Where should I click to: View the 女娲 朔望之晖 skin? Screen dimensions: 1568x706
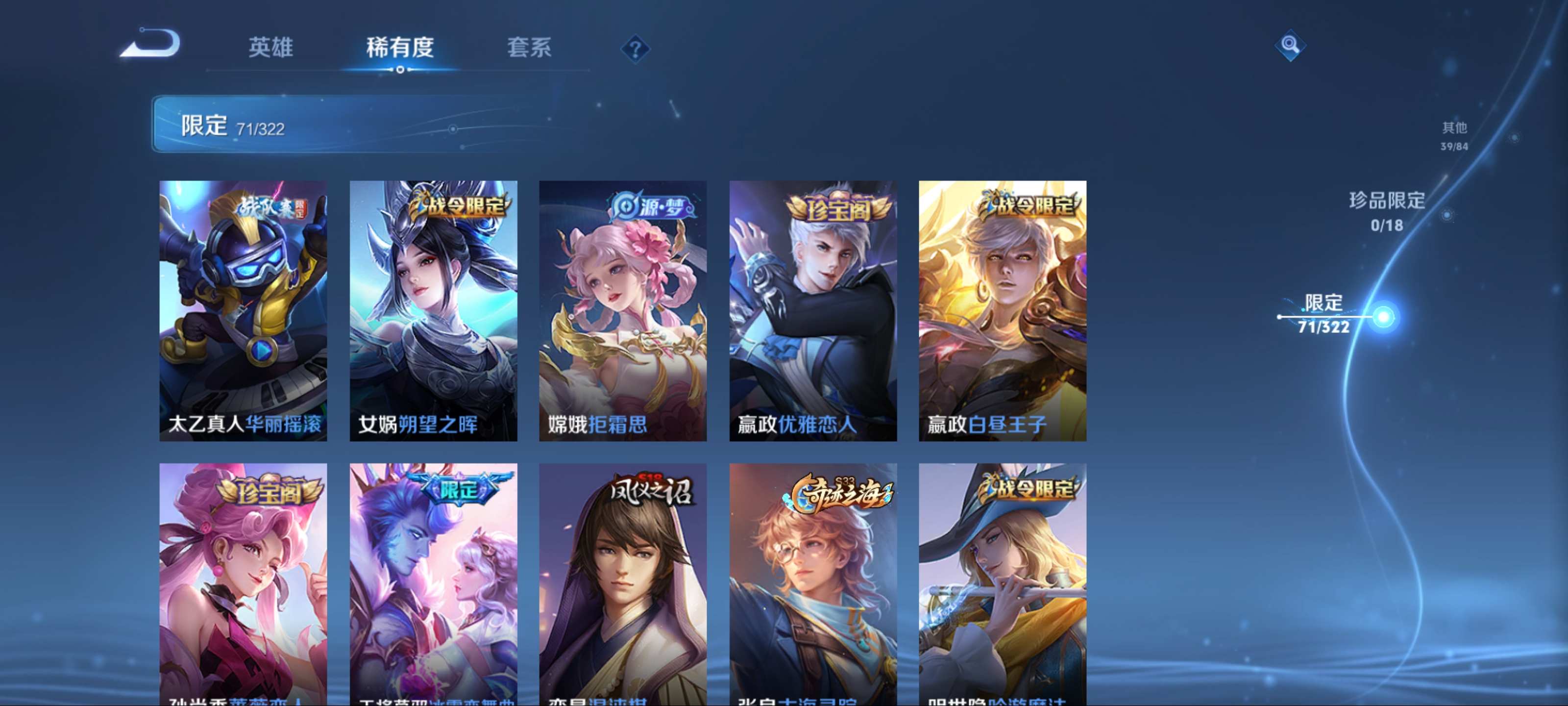click(x=433, y=311)
